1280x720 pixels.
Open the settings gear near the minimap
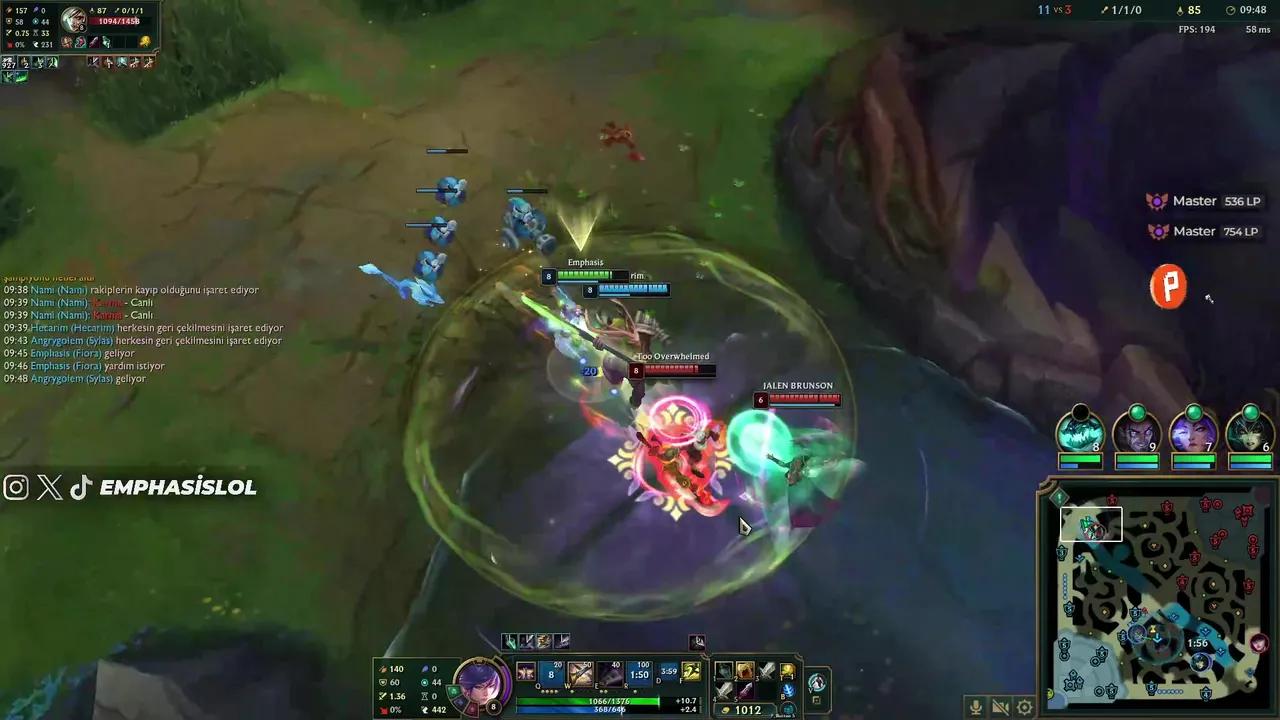[1024, 707]
